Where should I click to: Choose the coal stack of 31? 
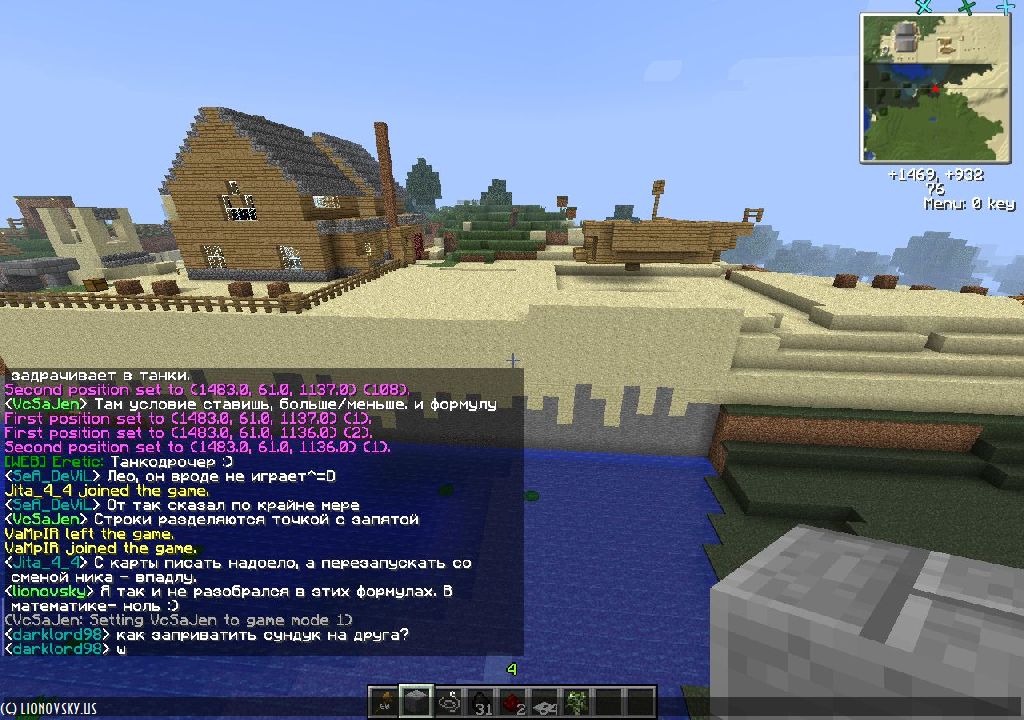tap(480, 702)
